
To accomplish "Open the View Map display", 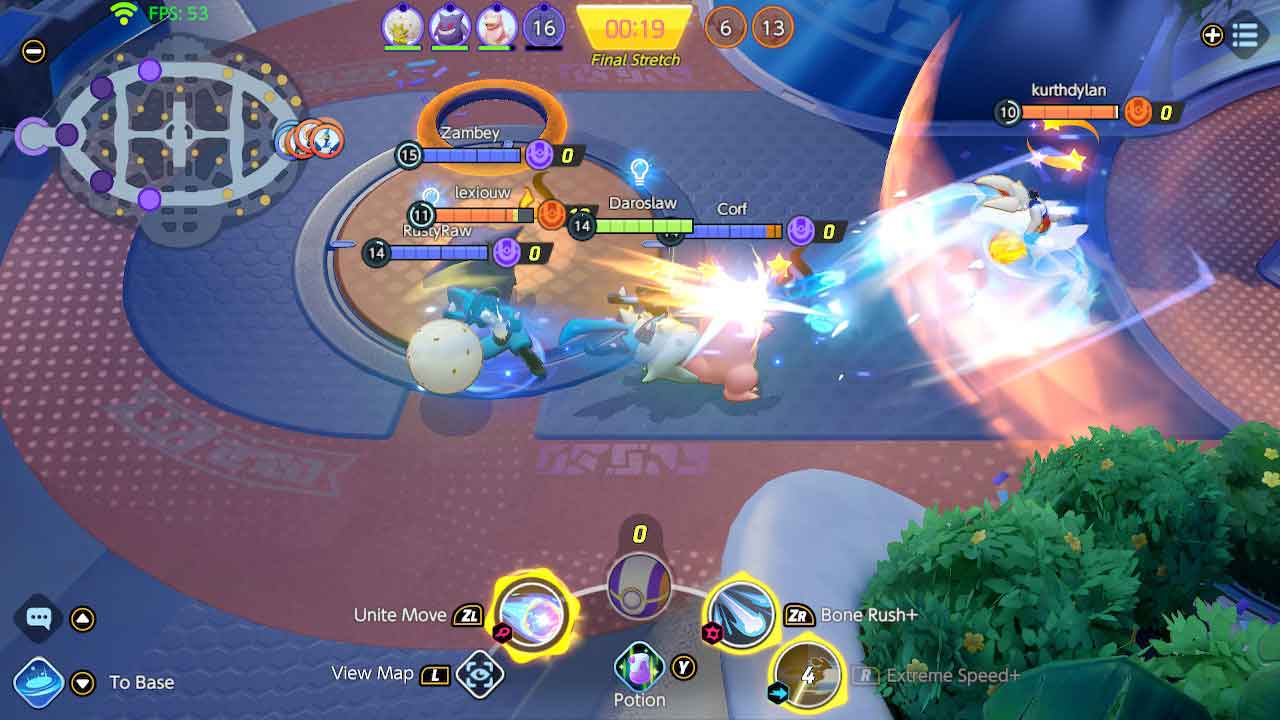I will (x=481, y=673).
